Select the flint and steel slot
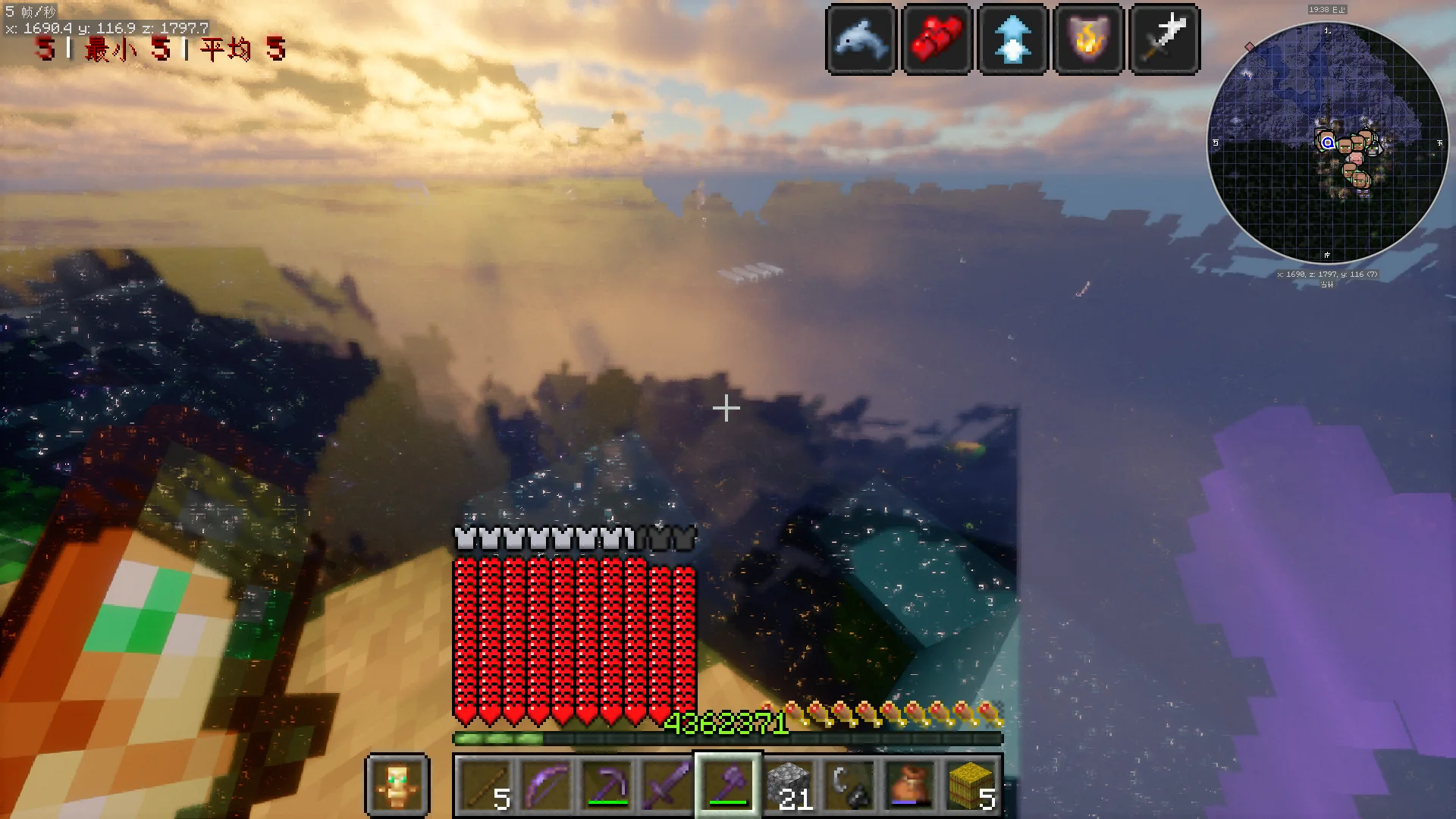 tap(849, 785)
